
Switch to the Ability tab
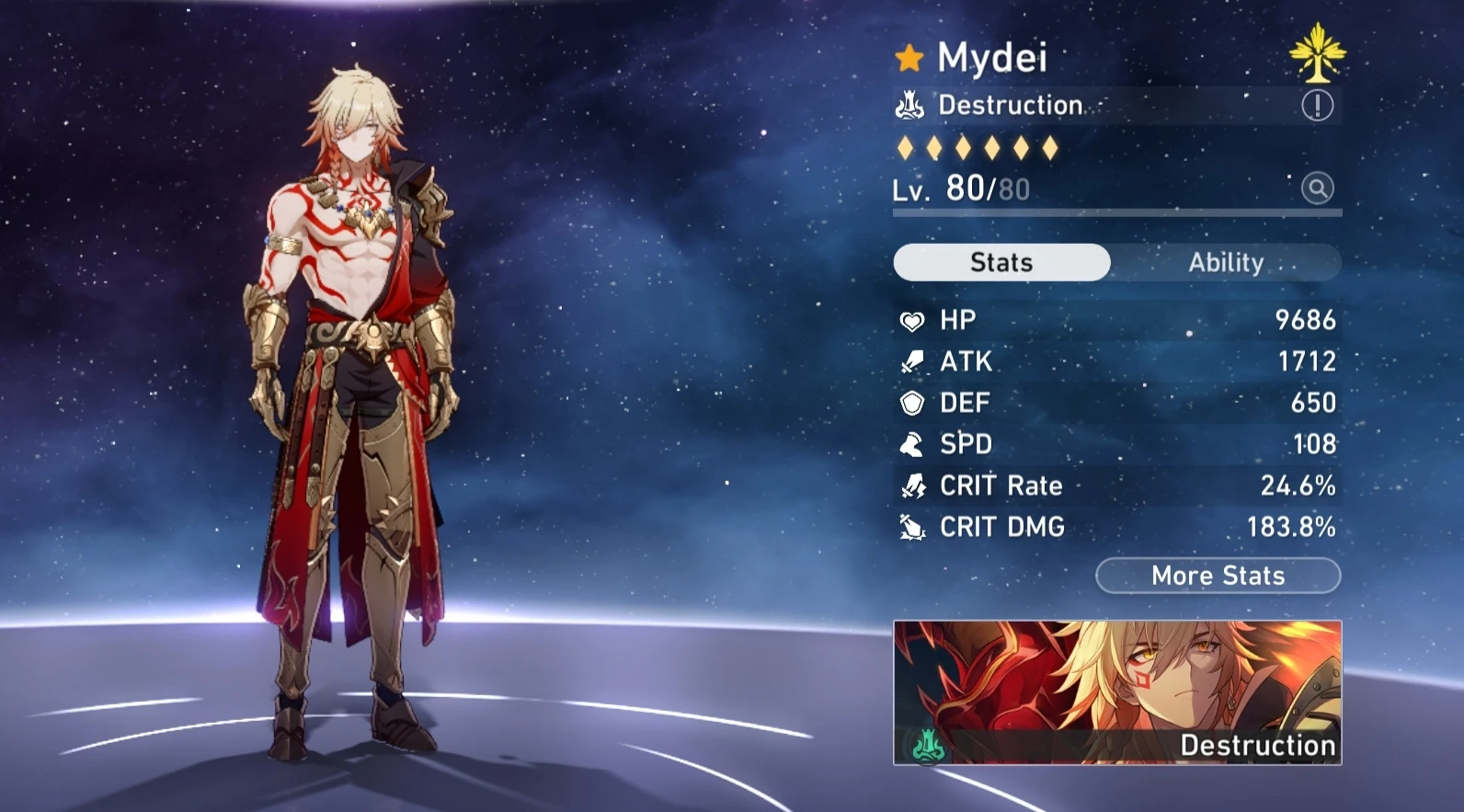pos(1227,263)
